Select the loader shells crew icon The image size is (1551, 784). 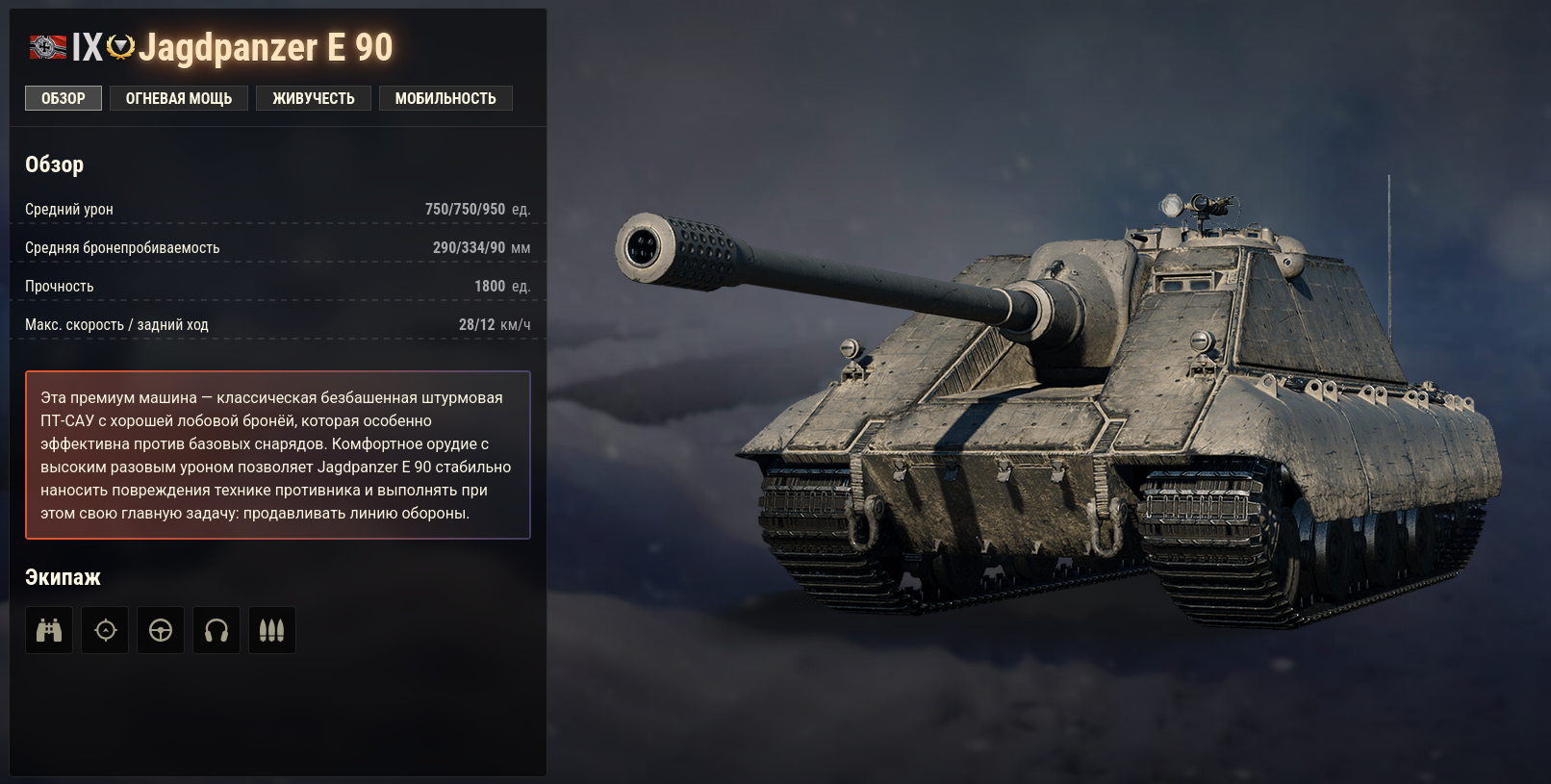tap(272, 629)
